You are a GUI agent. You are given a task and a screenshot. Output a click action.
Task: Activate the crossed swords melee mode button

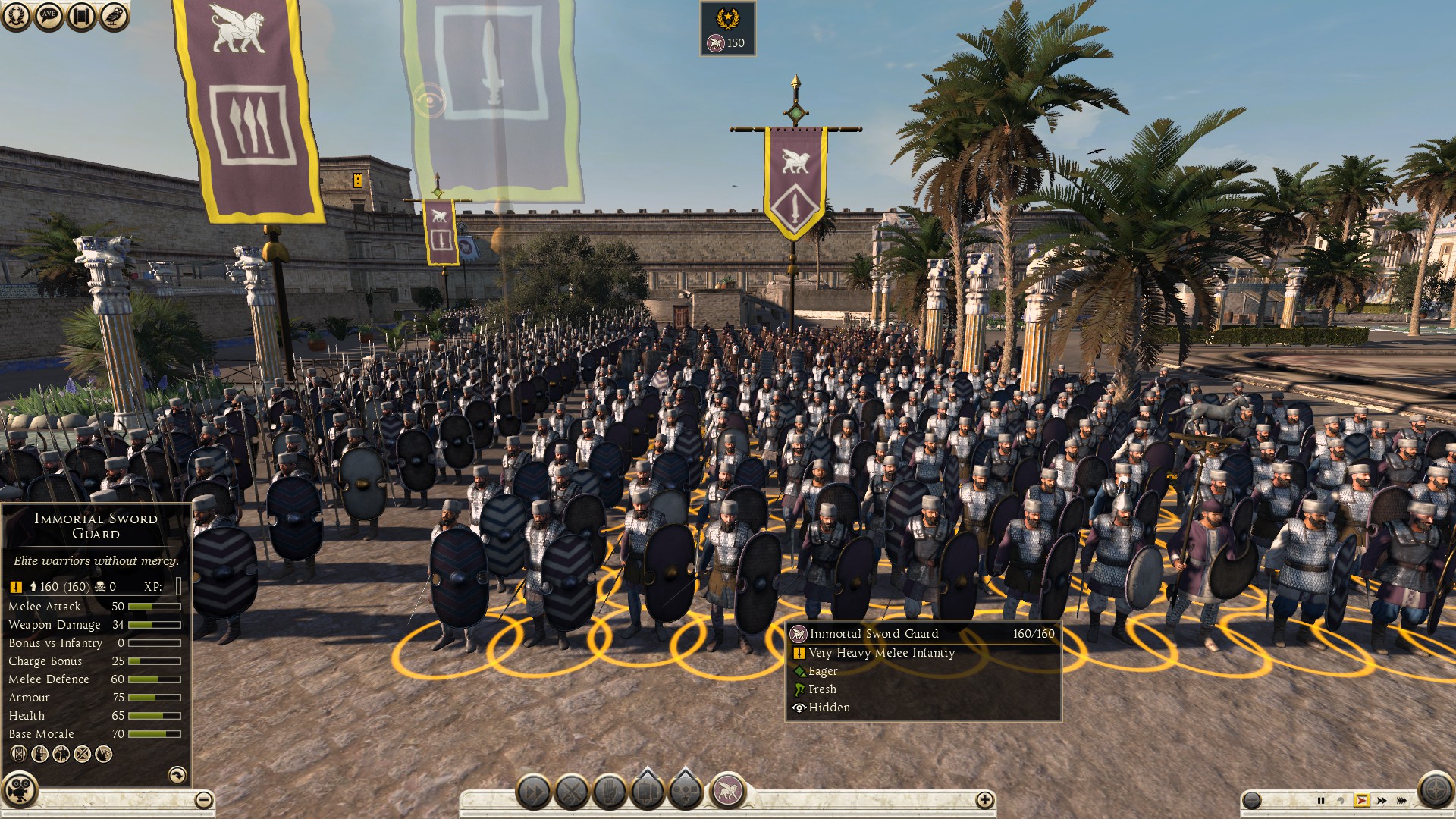572,792
